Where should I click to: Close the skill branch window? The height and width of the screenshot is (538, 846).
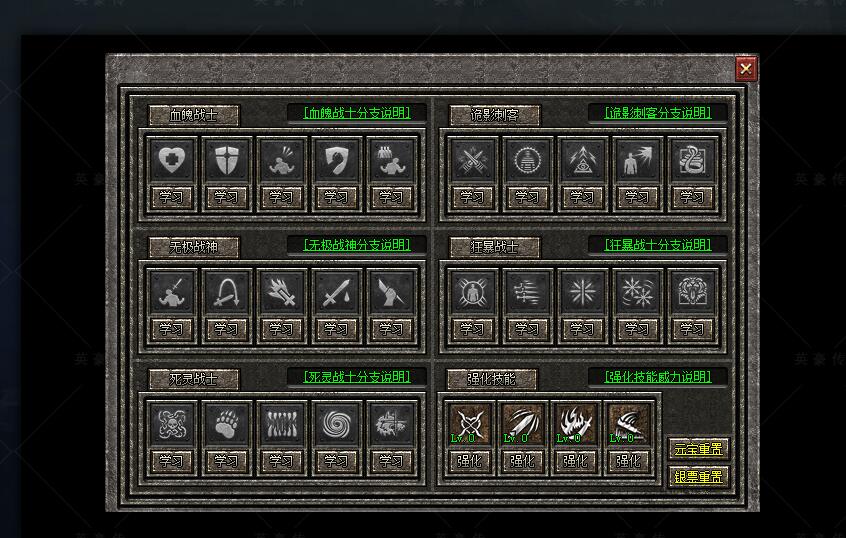tap(746, 68)
